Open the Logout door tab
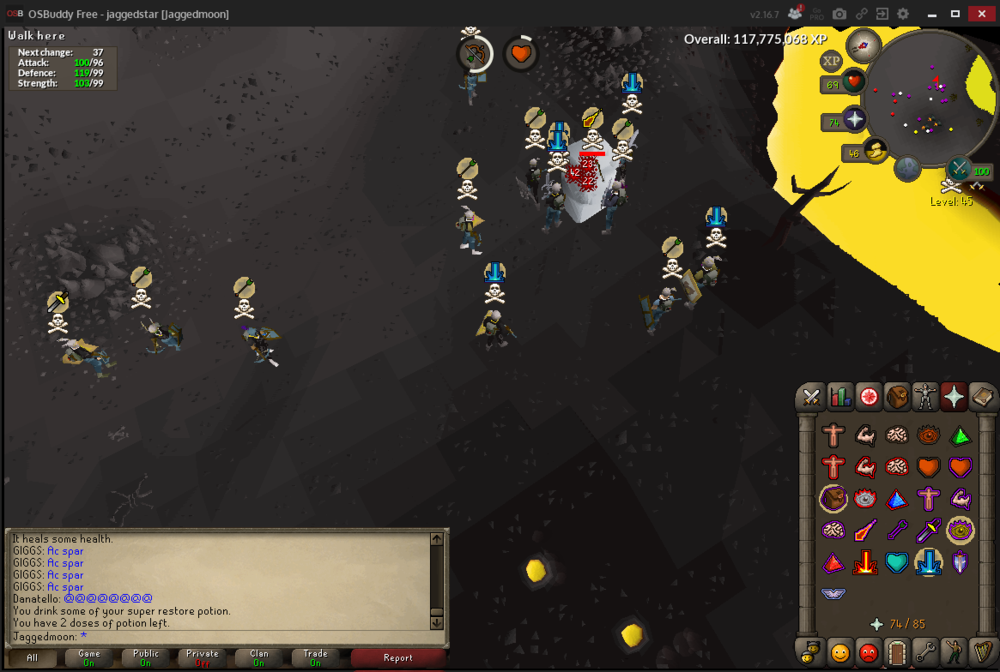1000x672 pixels. [897, 652]
